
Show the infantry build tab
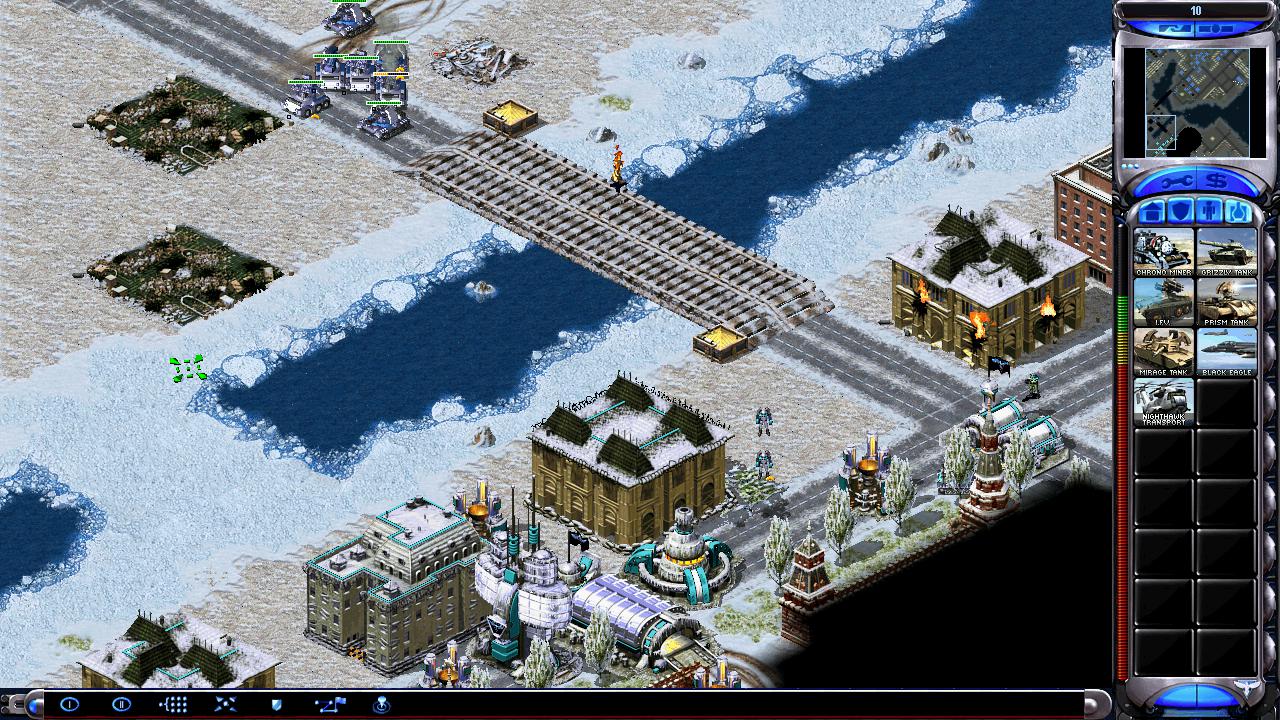click(x=1209, y=212)
